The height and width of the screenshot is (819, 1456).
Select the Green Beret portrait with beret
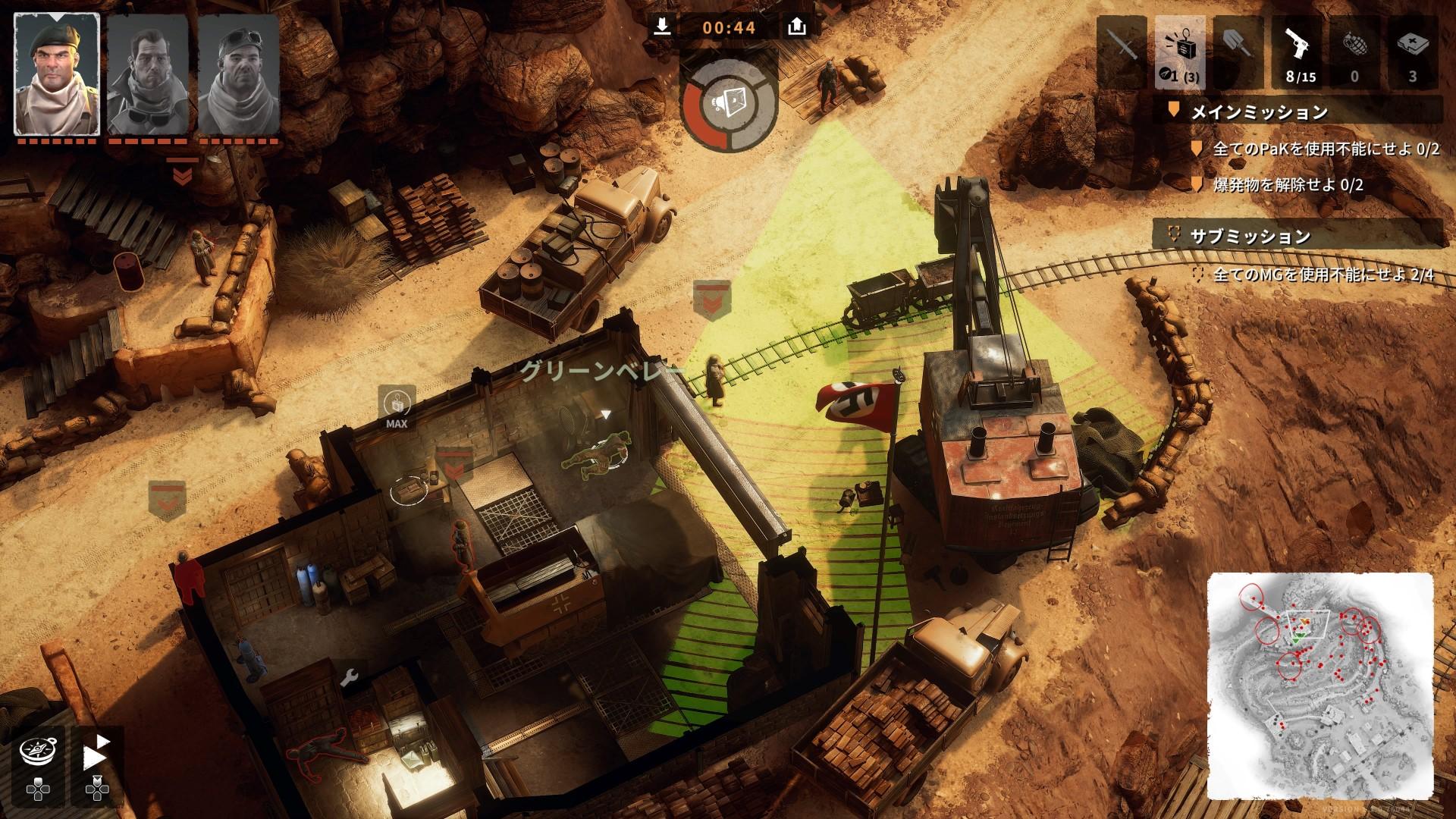coord(57,74)
